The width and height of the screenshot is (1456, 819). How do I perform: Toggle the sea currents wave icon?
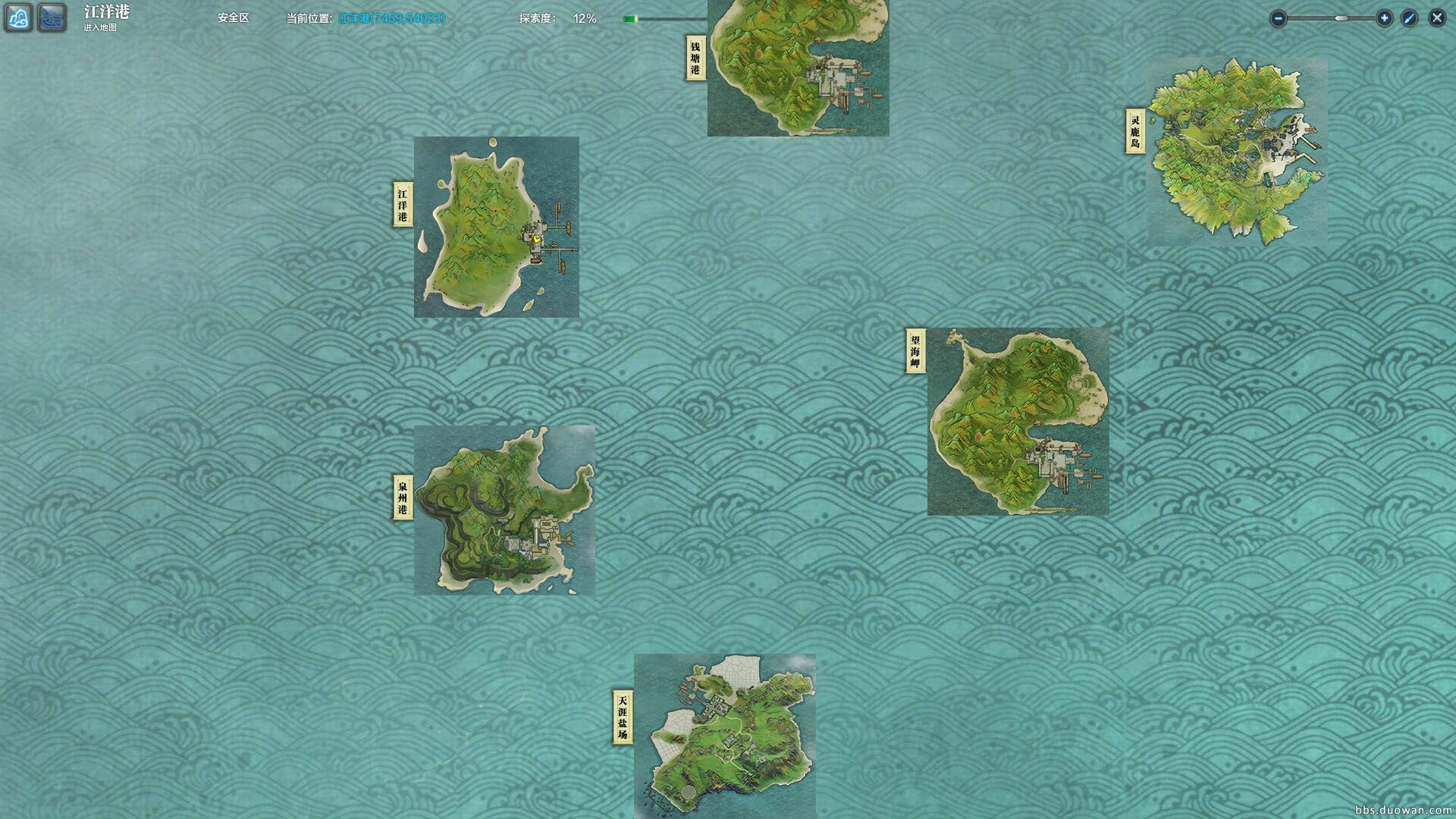click(x=51, y=17)
